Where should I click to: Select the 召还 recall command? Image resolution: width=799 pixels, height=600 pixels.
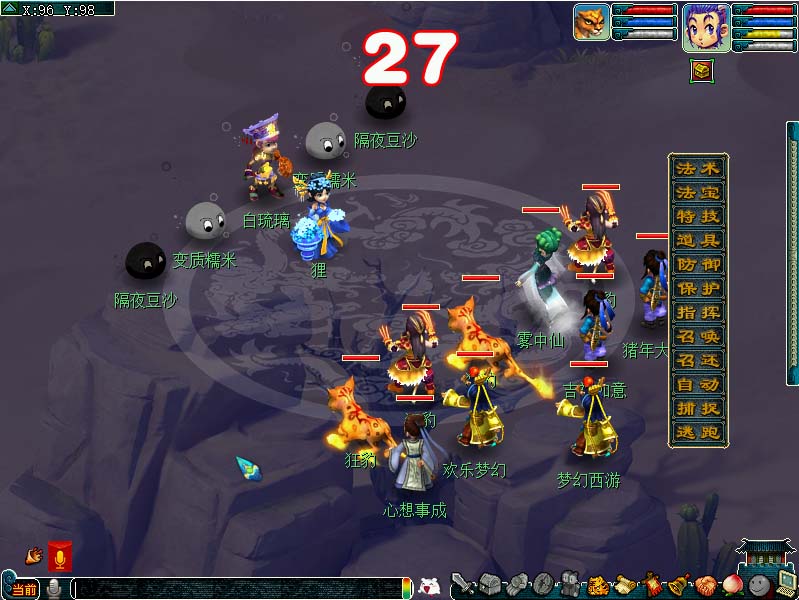697,360
